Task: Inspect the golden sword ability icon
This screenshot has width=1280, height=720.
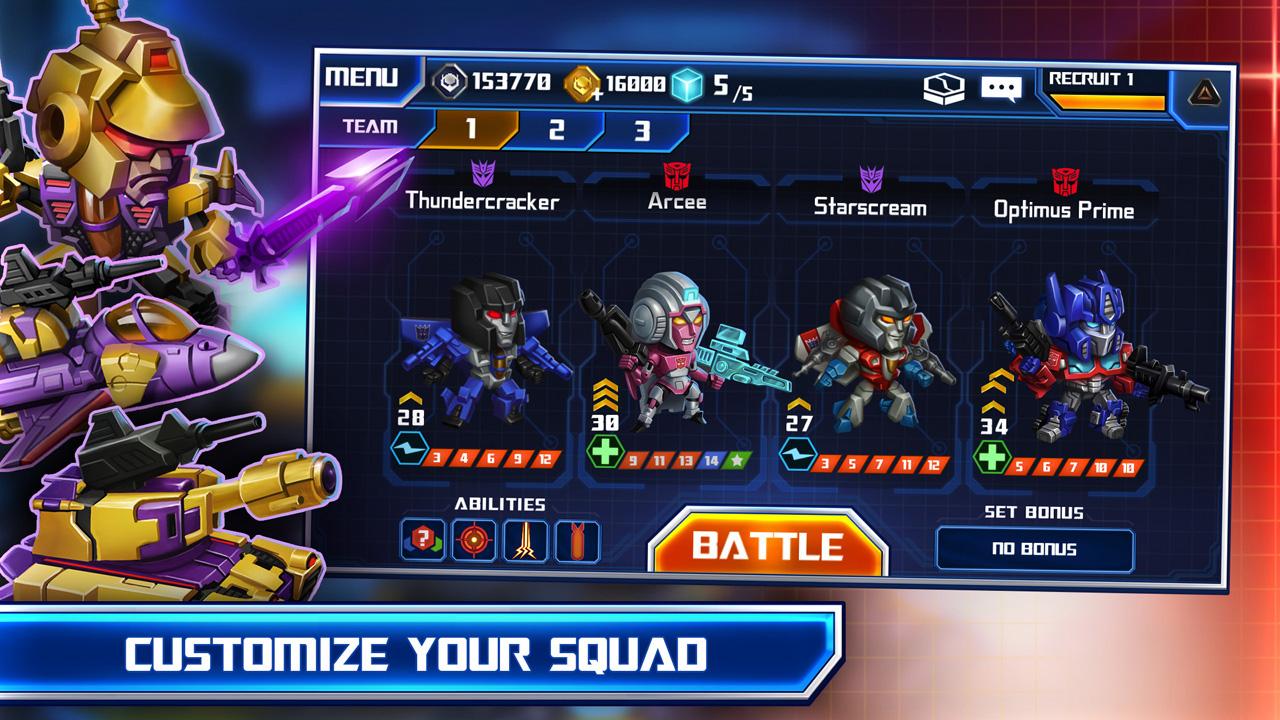Action: tap(525, 541)
